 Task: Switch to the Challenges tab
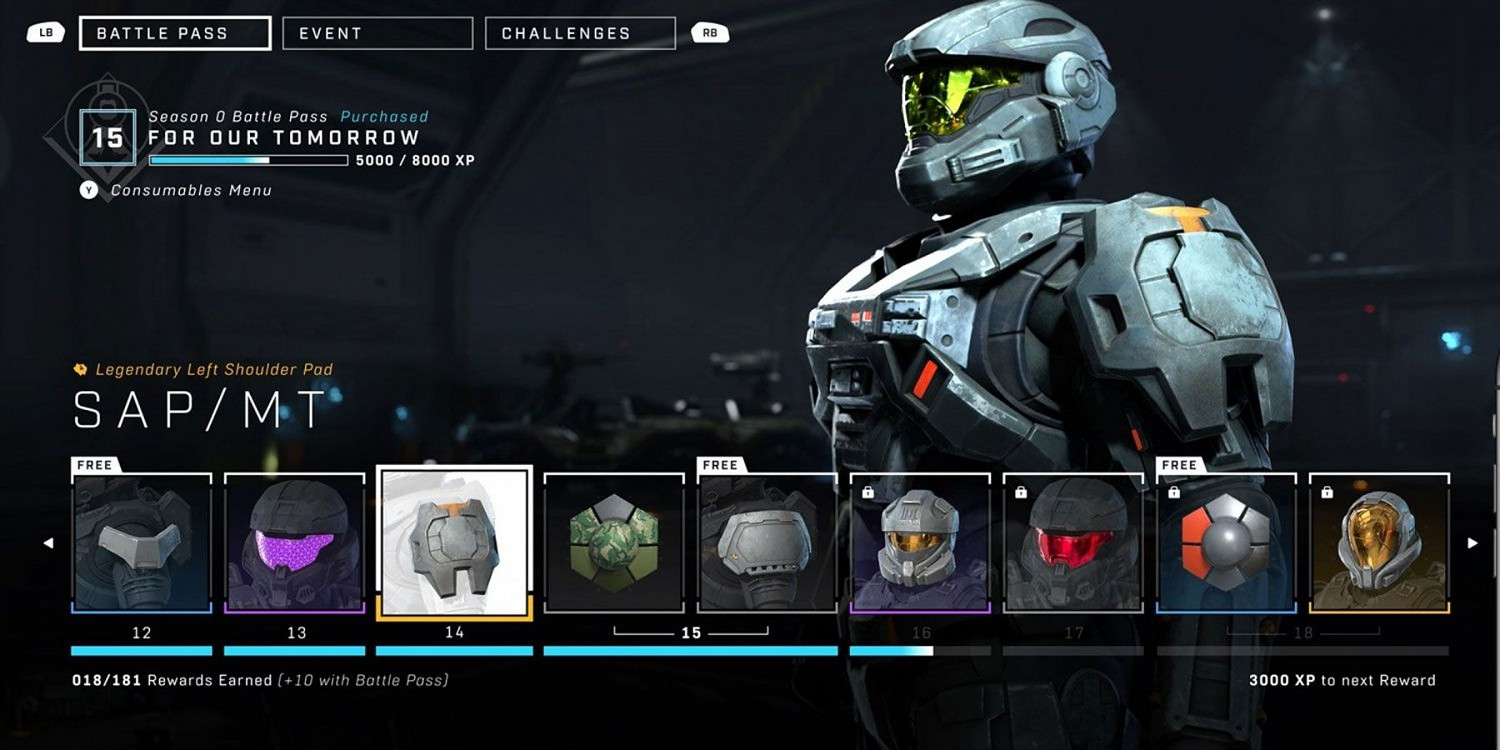(x=580, y=33)
